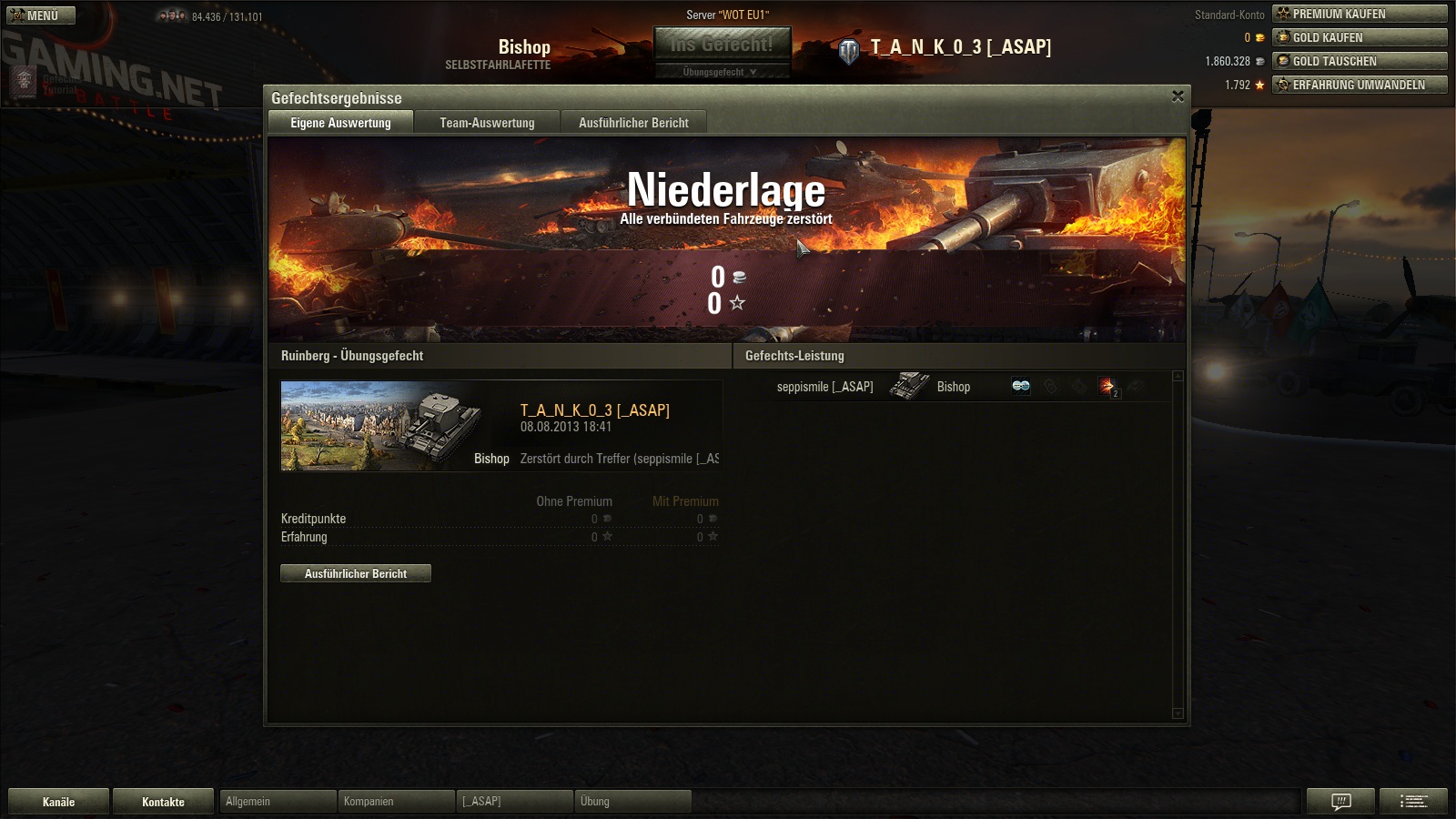The image size is (1456, 819).
Task: Choose the Gold Kaufen button
Action: (1360, 37)
